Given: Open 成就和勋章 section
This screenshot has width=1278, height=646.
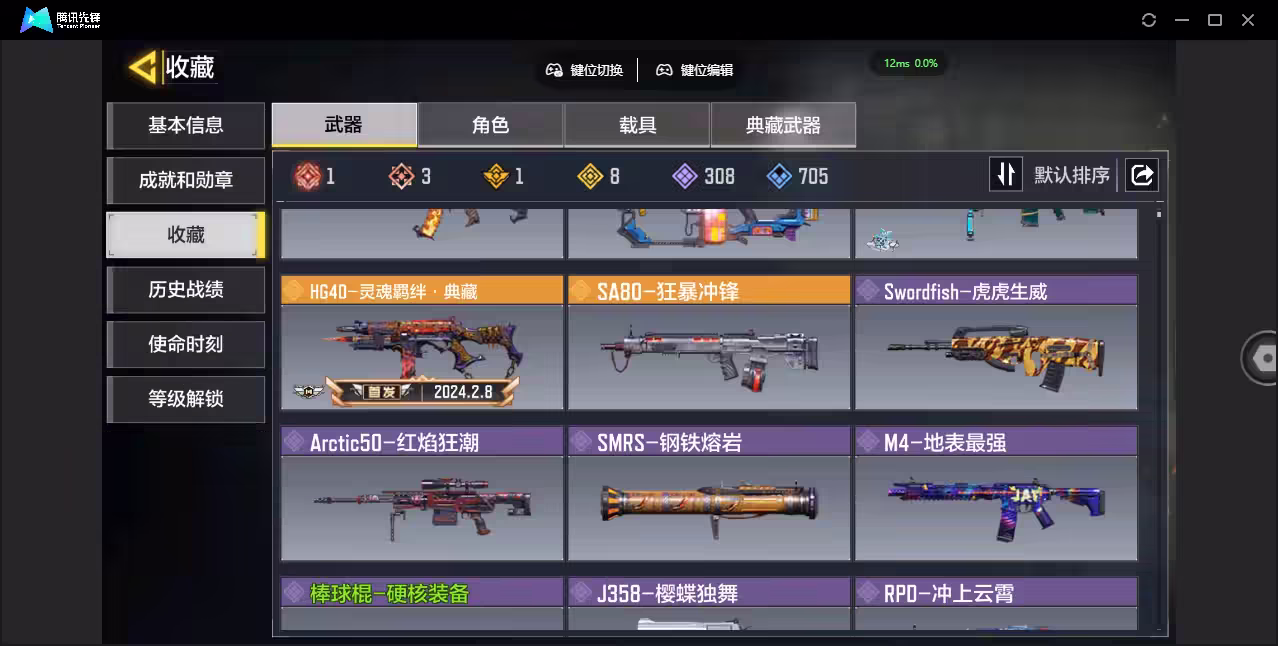Looking at the screenshot, I should (x=186, y=181).
